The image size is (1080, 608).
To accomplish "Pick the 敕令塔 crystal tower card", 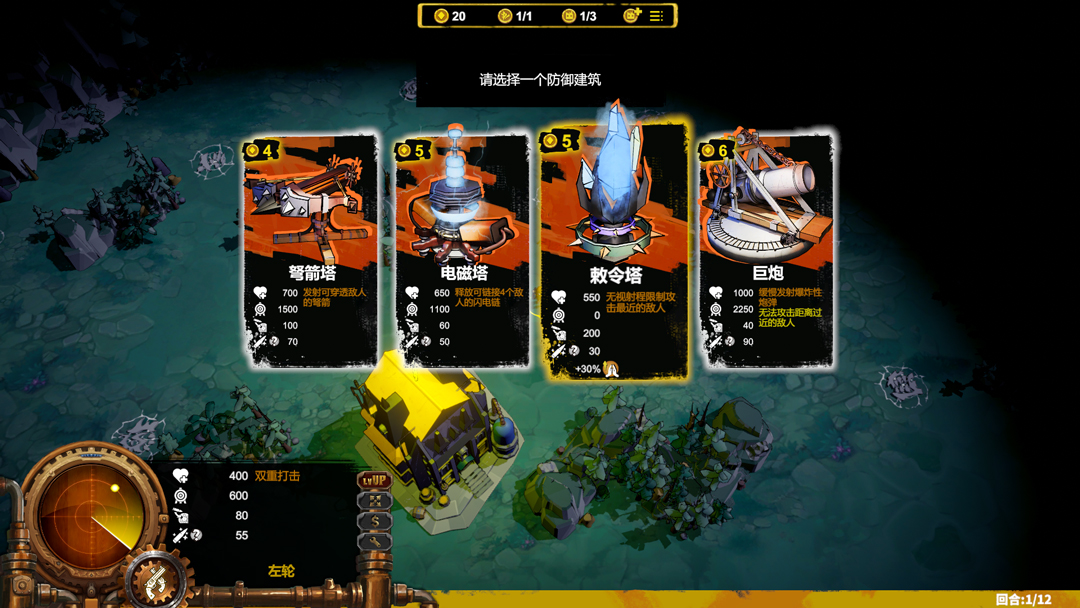I will click(x=614, y=250).
